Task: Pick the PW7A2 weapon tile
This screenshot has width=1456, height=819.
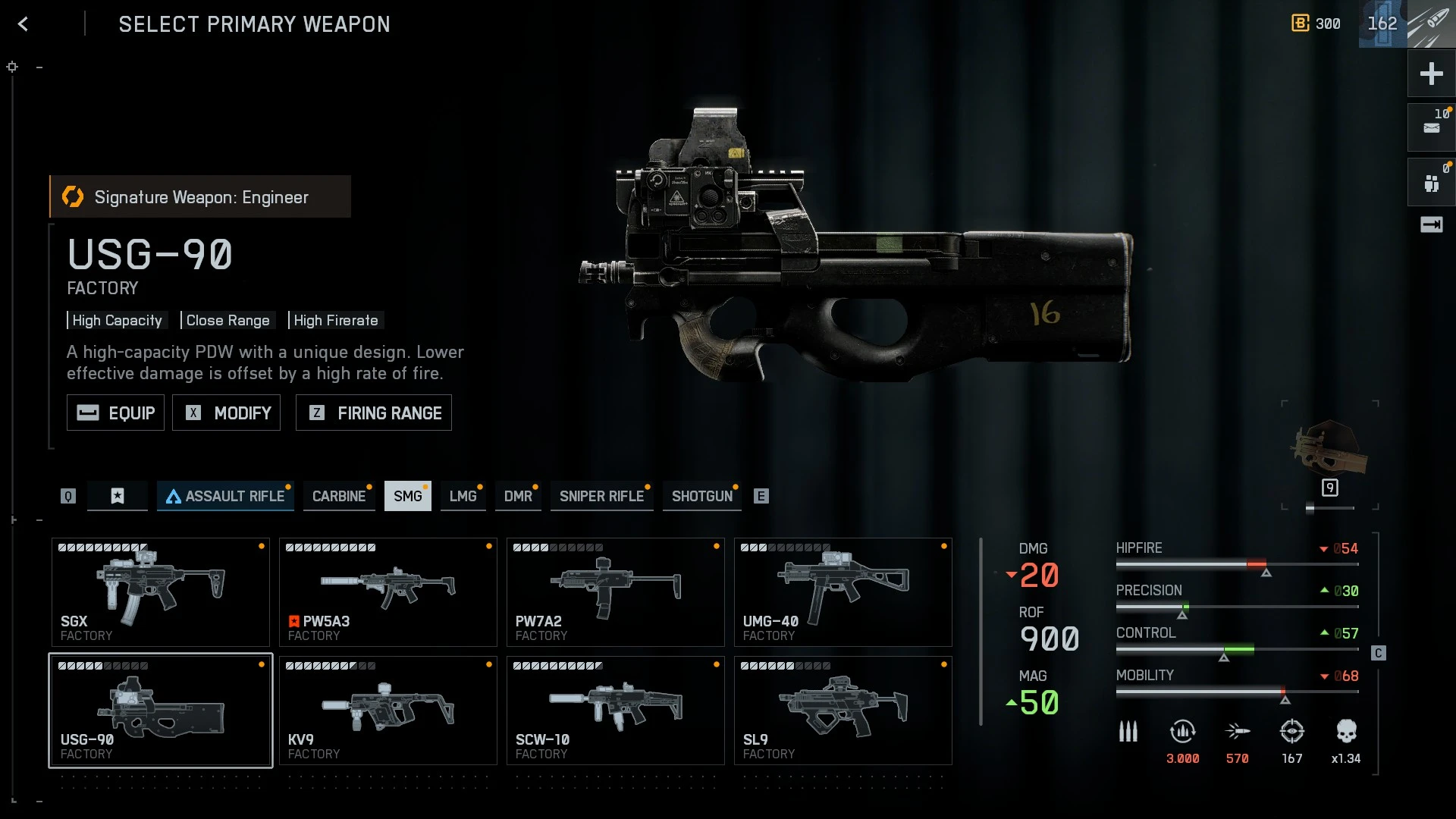Action: coord(615,592)
